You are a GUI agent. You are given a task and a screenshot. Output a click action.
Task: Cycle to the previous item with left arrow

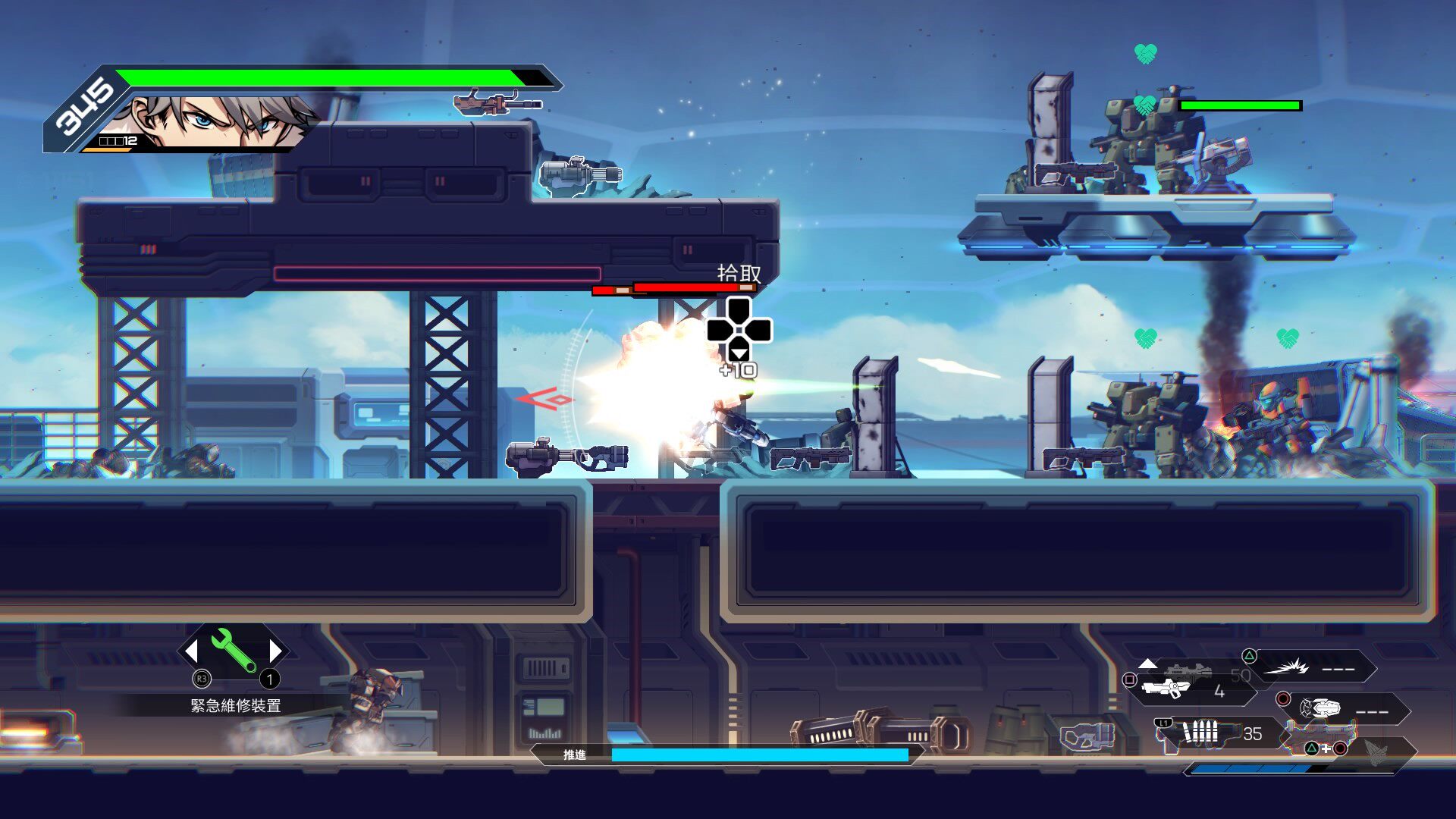coord(192,651)
